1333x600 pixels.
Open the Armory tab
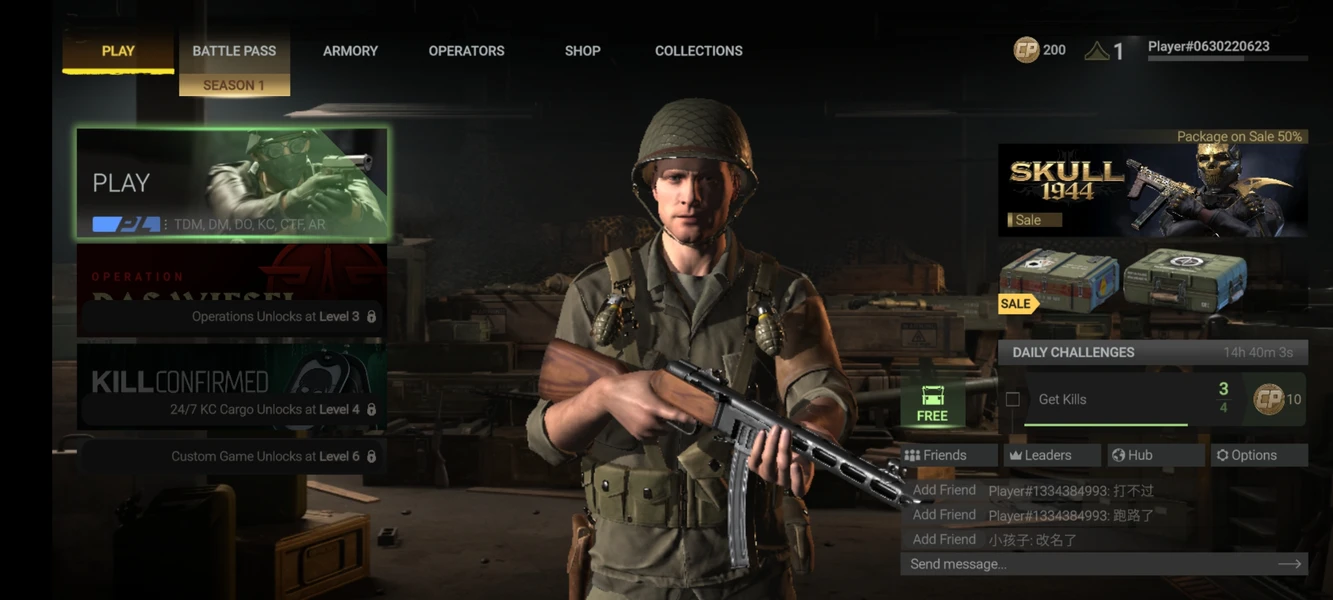(x=350, y=51)
